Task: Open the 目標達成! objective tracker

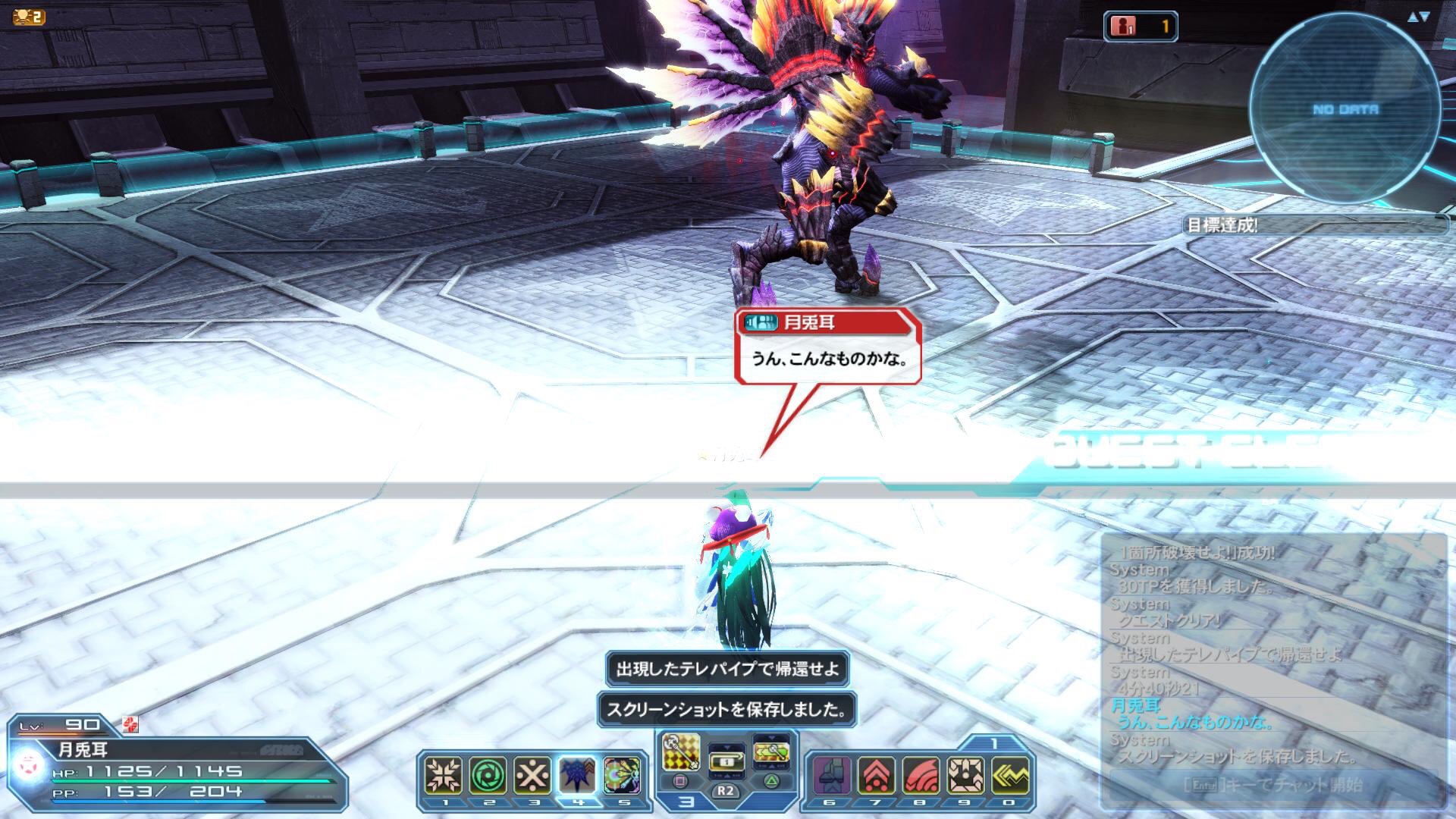Action: (1316, 225)
